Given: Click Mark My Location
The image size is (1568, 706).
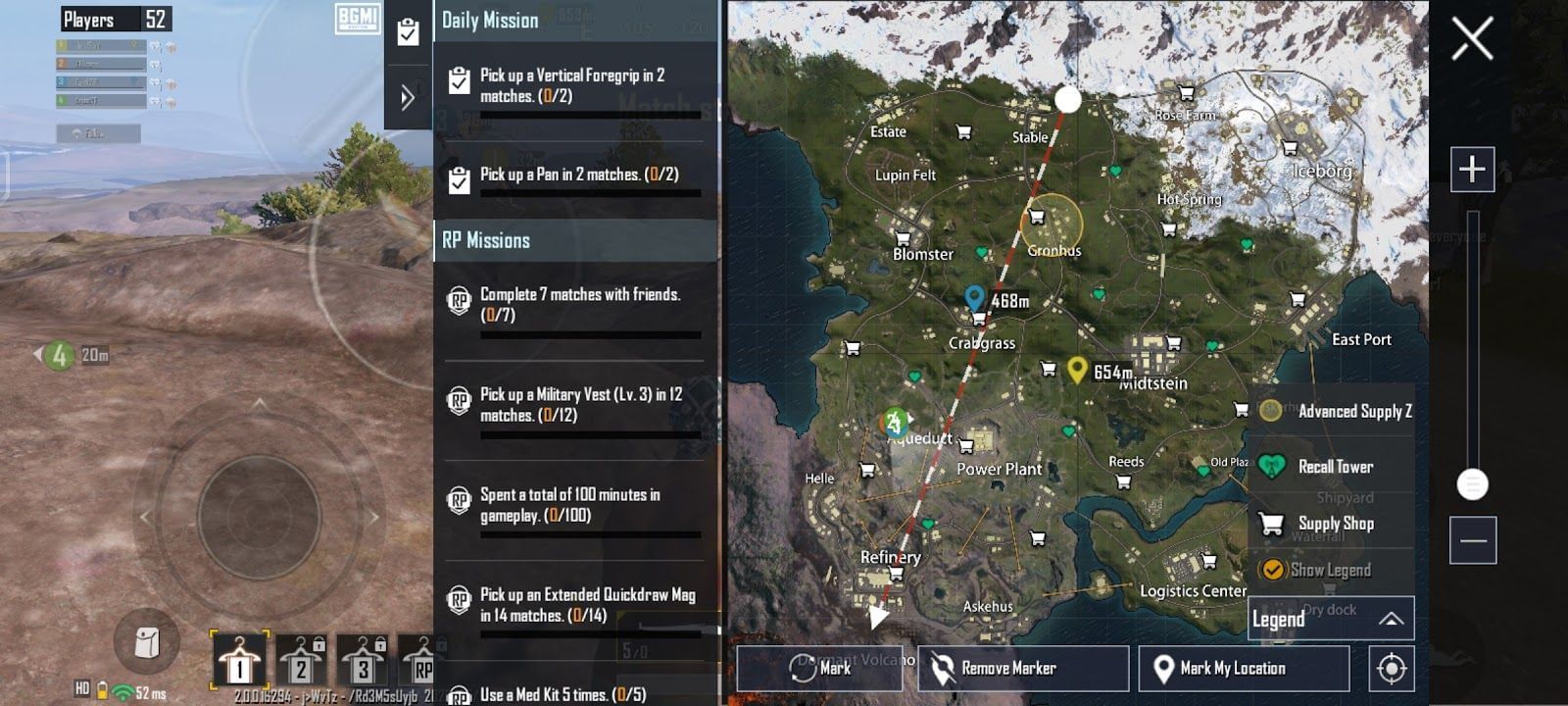Looking at the screenshot, I should click(1245, 668).
